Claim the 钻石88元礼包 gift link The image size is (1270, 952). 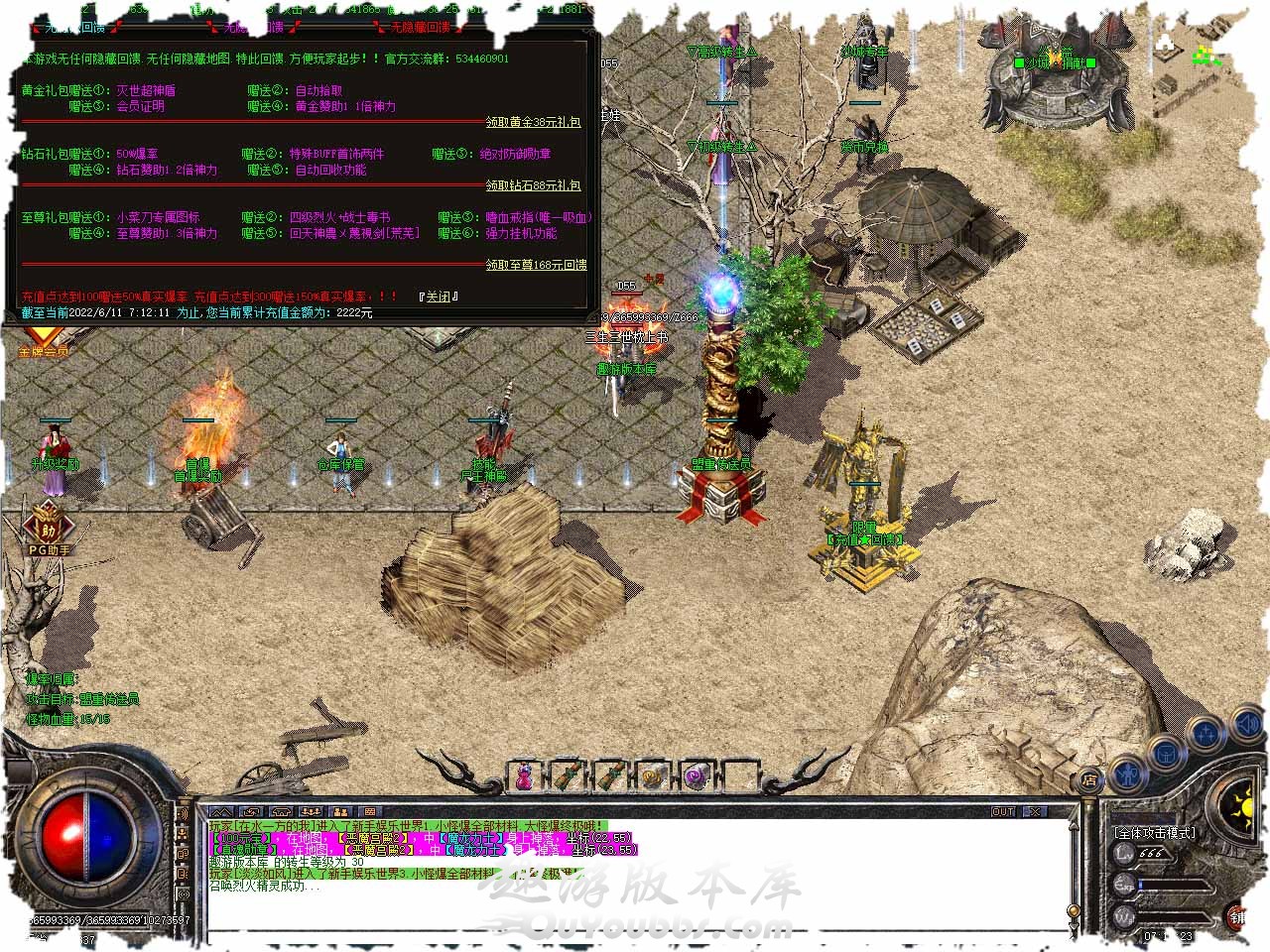[x=533, y=185]
